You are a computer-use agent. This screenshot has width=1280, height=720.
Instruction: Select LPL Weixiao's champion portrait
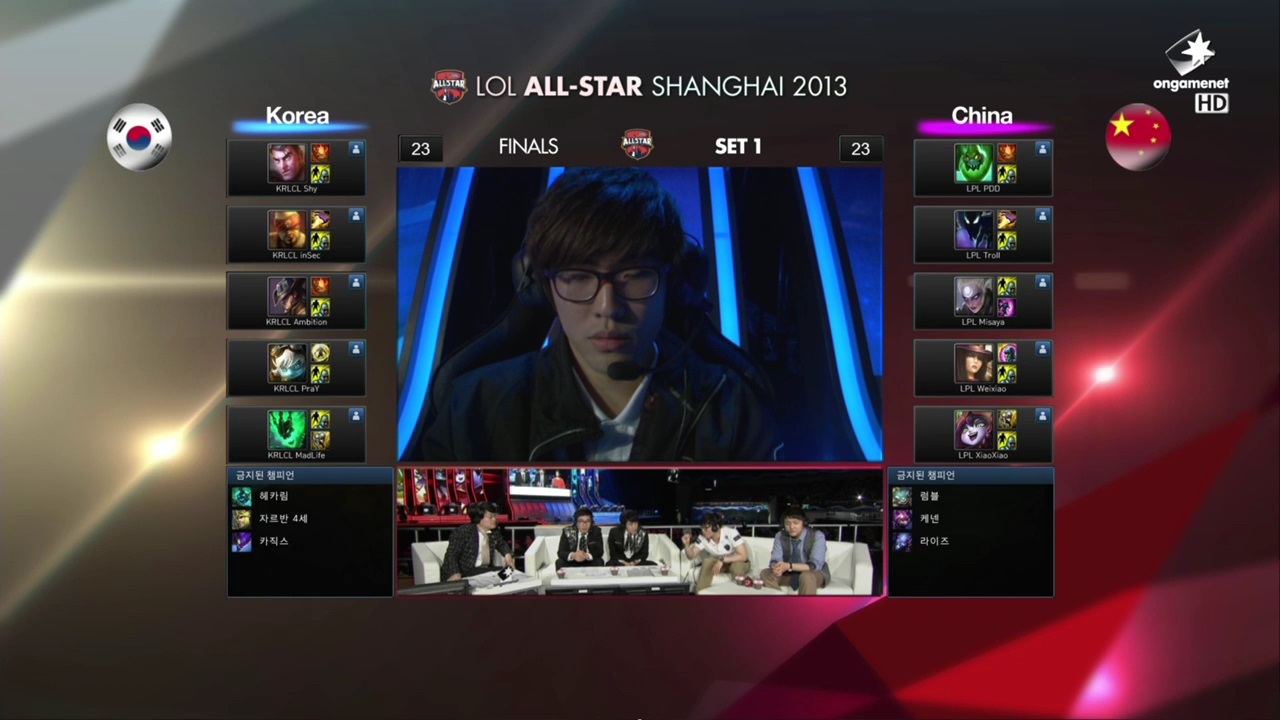(973, 363)
